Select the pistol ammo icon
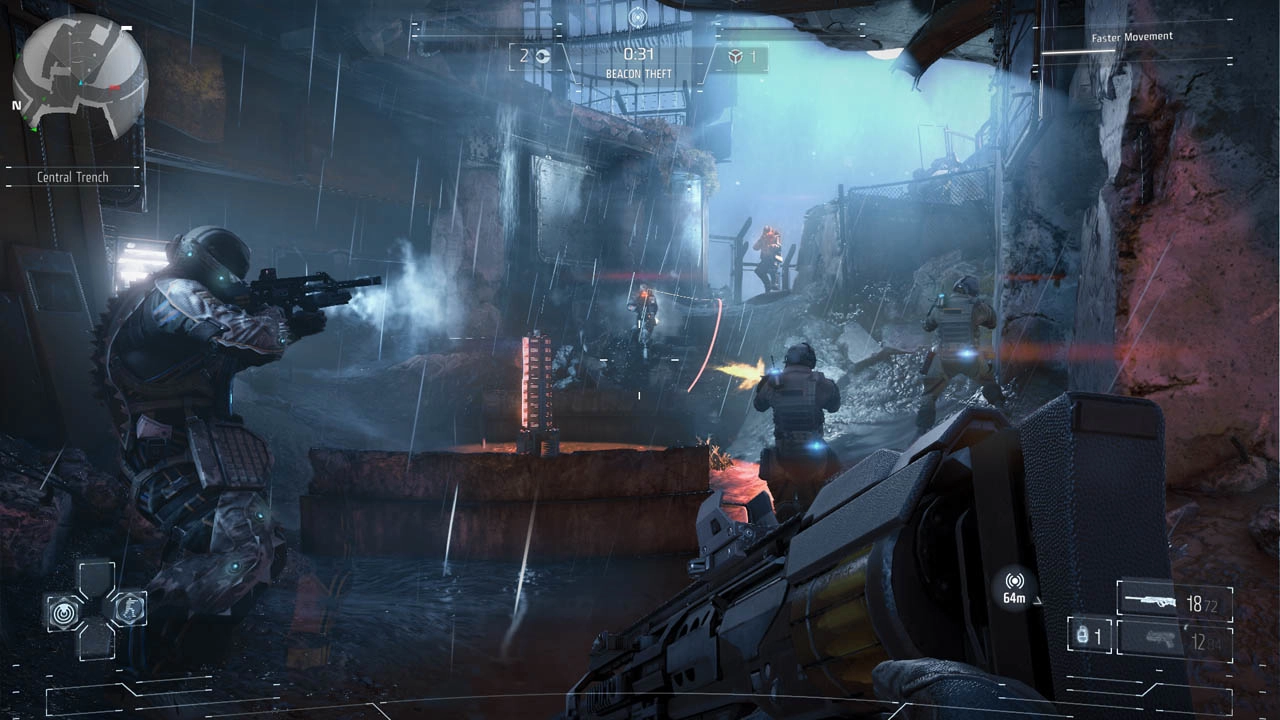1280x720 pixels. 1161,637
